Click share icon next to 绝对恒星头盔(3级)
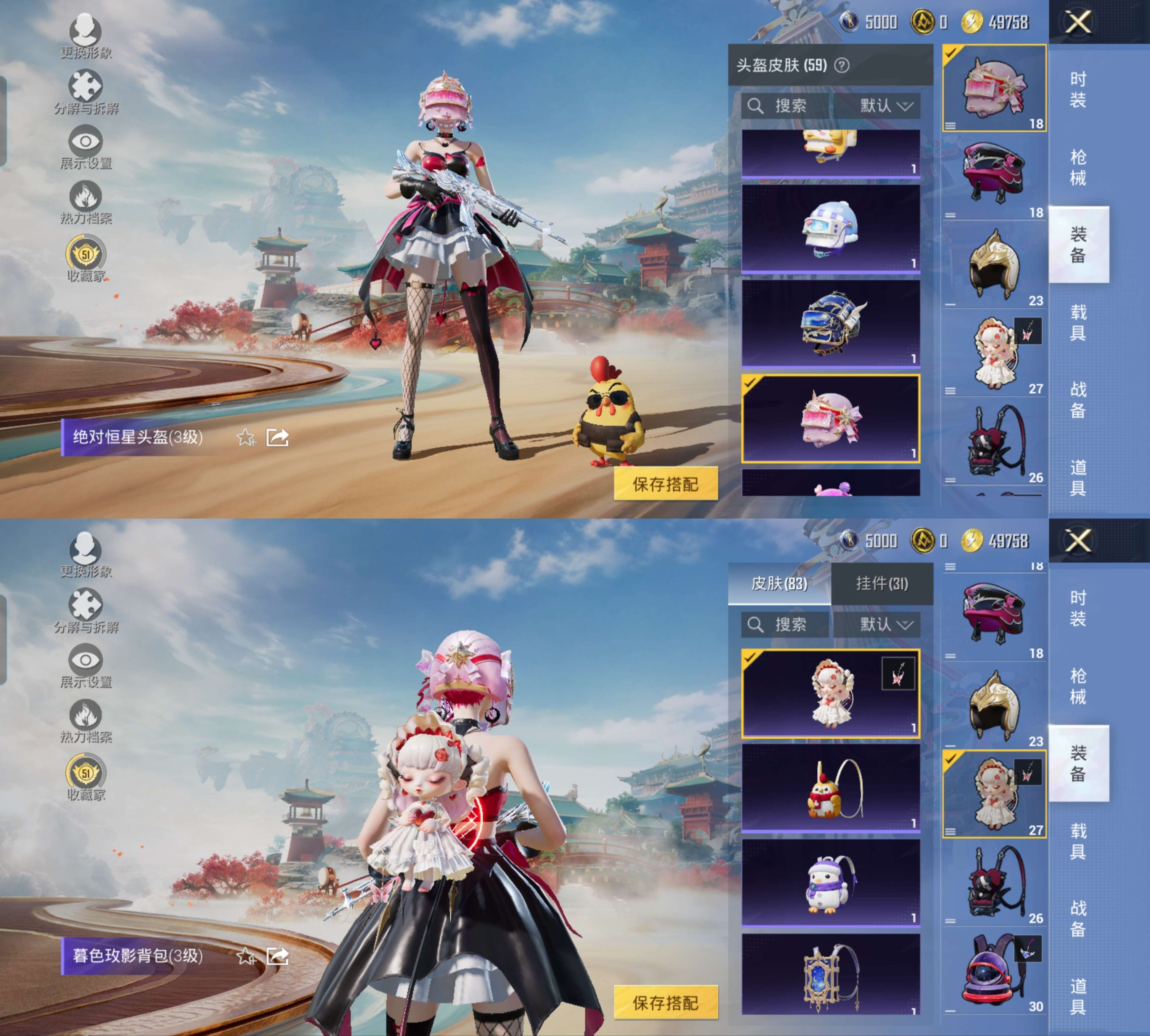 pos(278,438)
